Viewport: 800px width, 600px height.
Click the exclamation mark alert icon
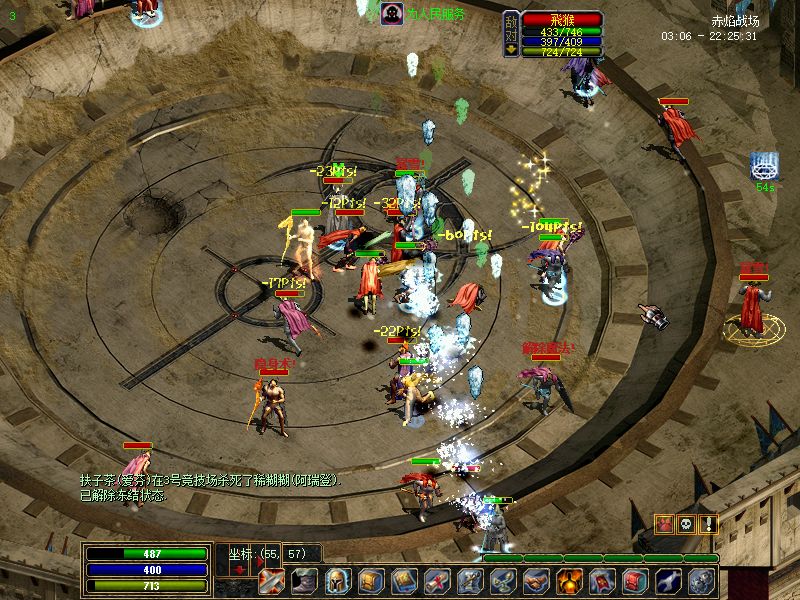pyautogui.click(x=708, y=523)
